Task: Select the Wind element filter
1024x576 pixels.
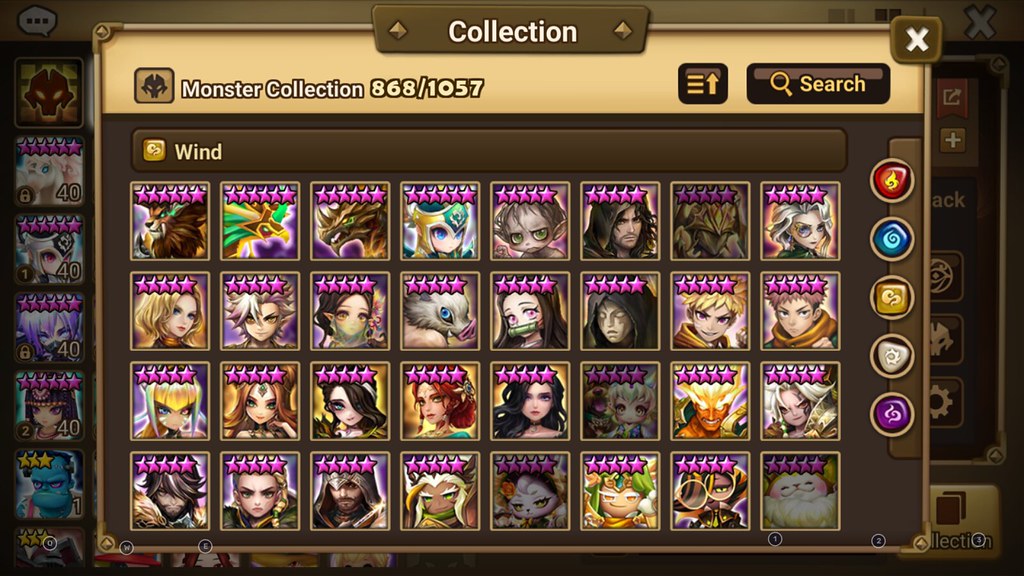Action: (x=892, y=297)
